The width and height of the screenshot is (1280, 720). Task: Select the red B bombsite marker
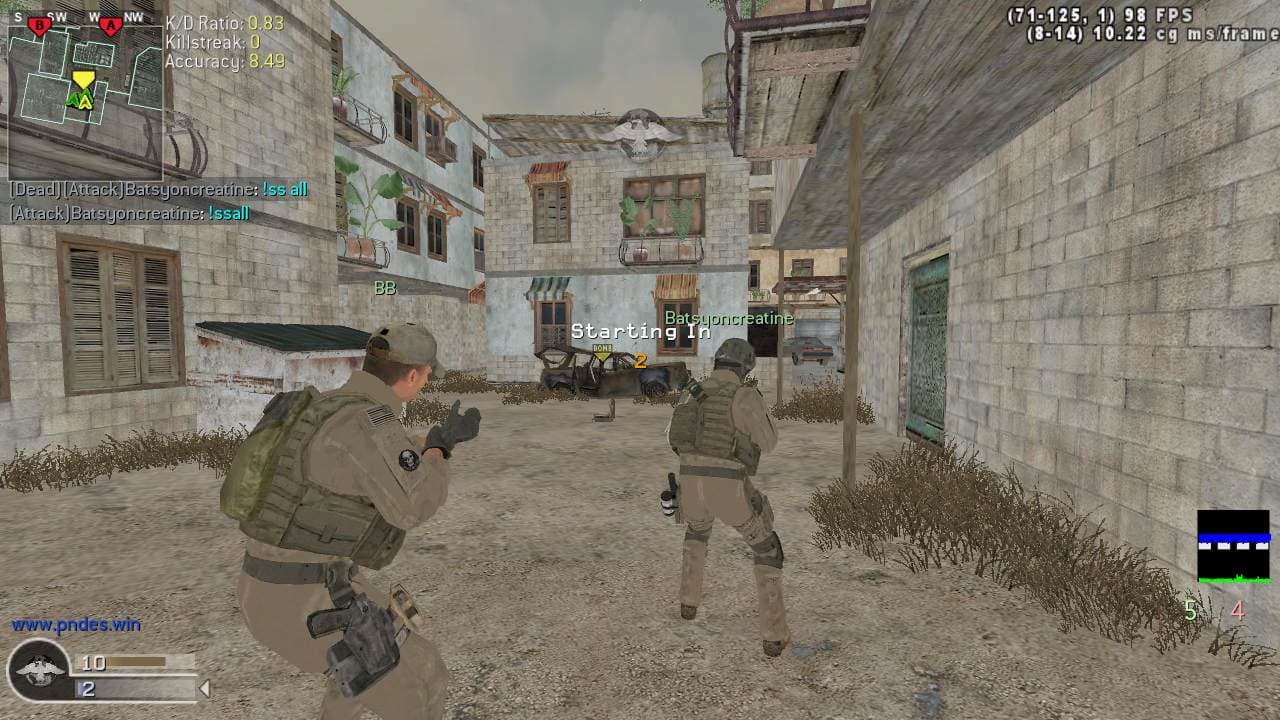[x=39, y=25]
